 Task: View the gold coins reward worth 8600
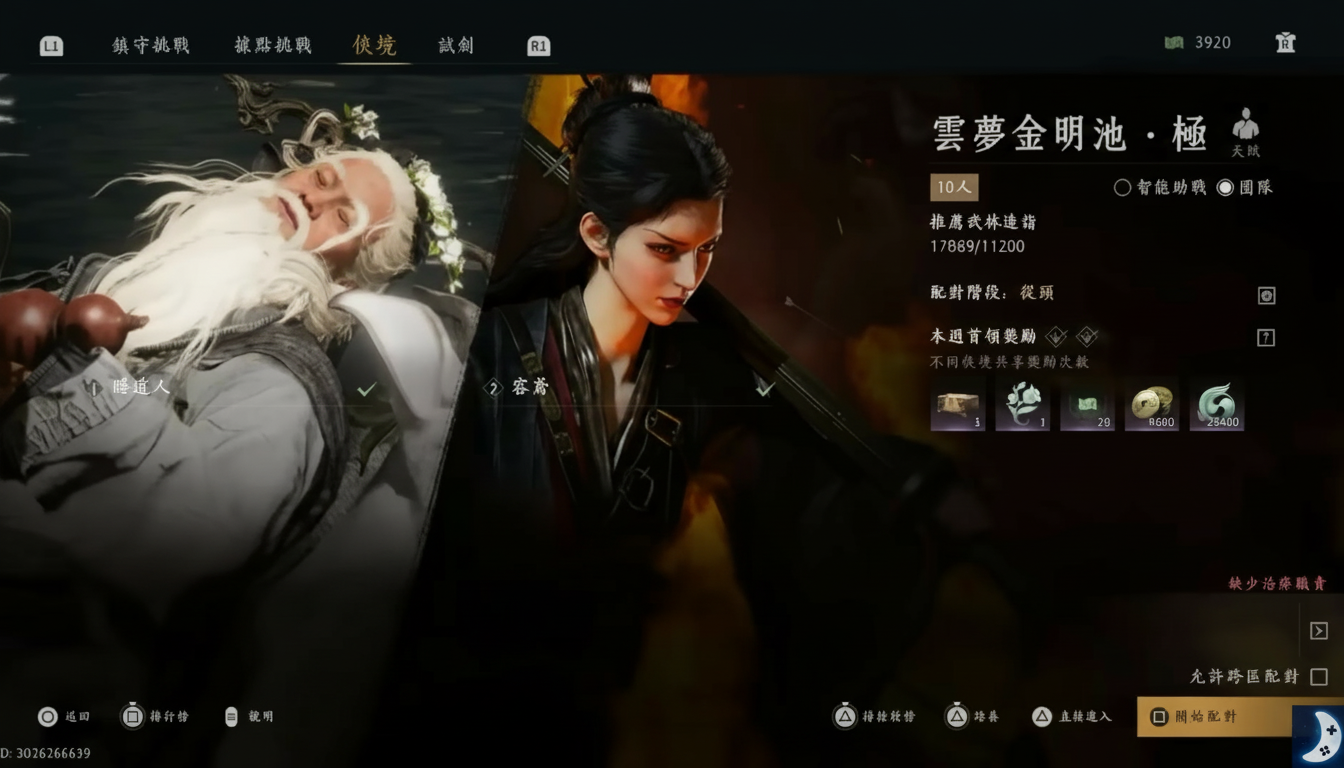pos(1152,403)
